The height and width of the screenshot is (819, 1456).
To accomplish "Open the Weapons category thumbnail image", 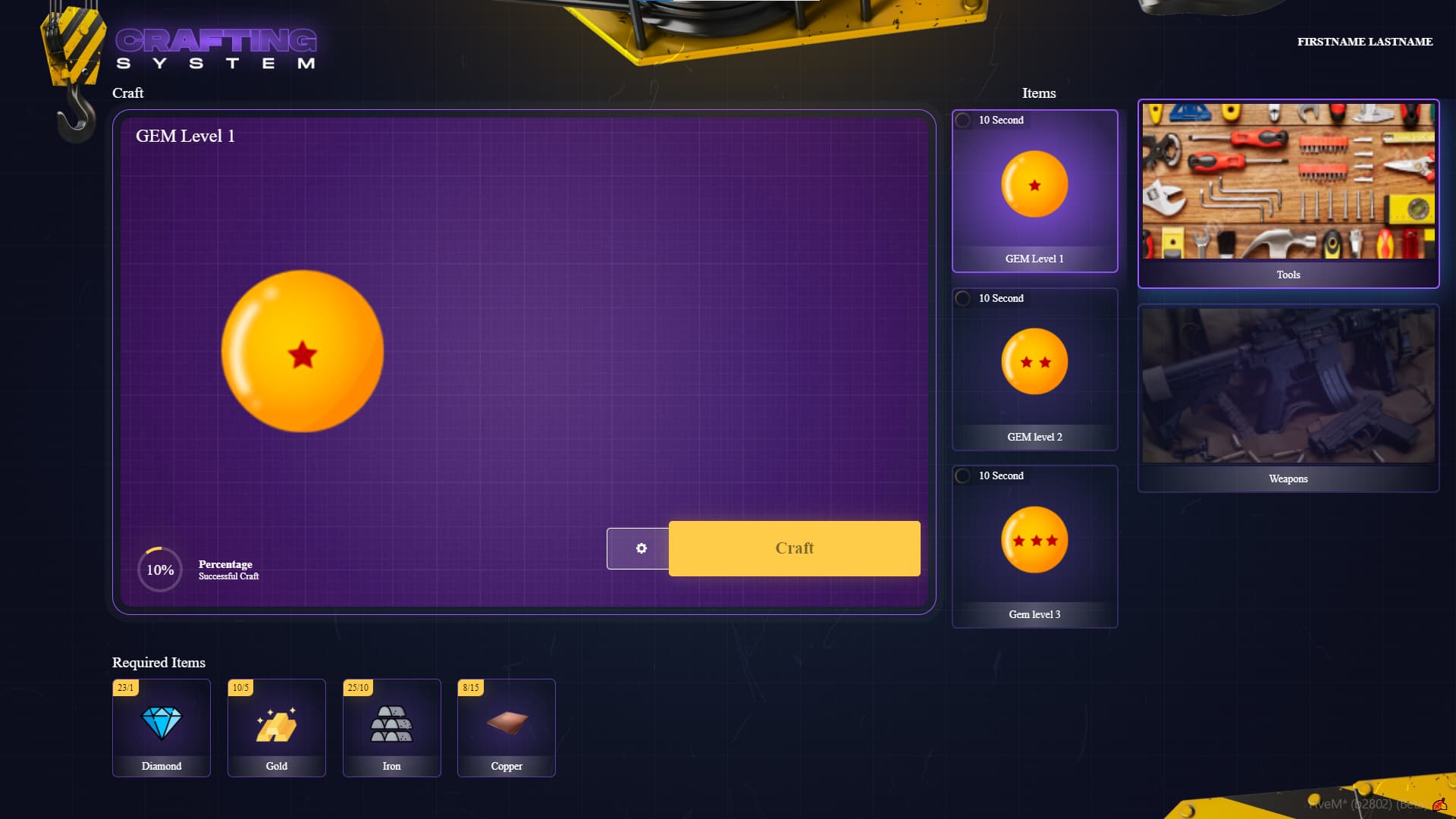I will tap(1288, 385).
